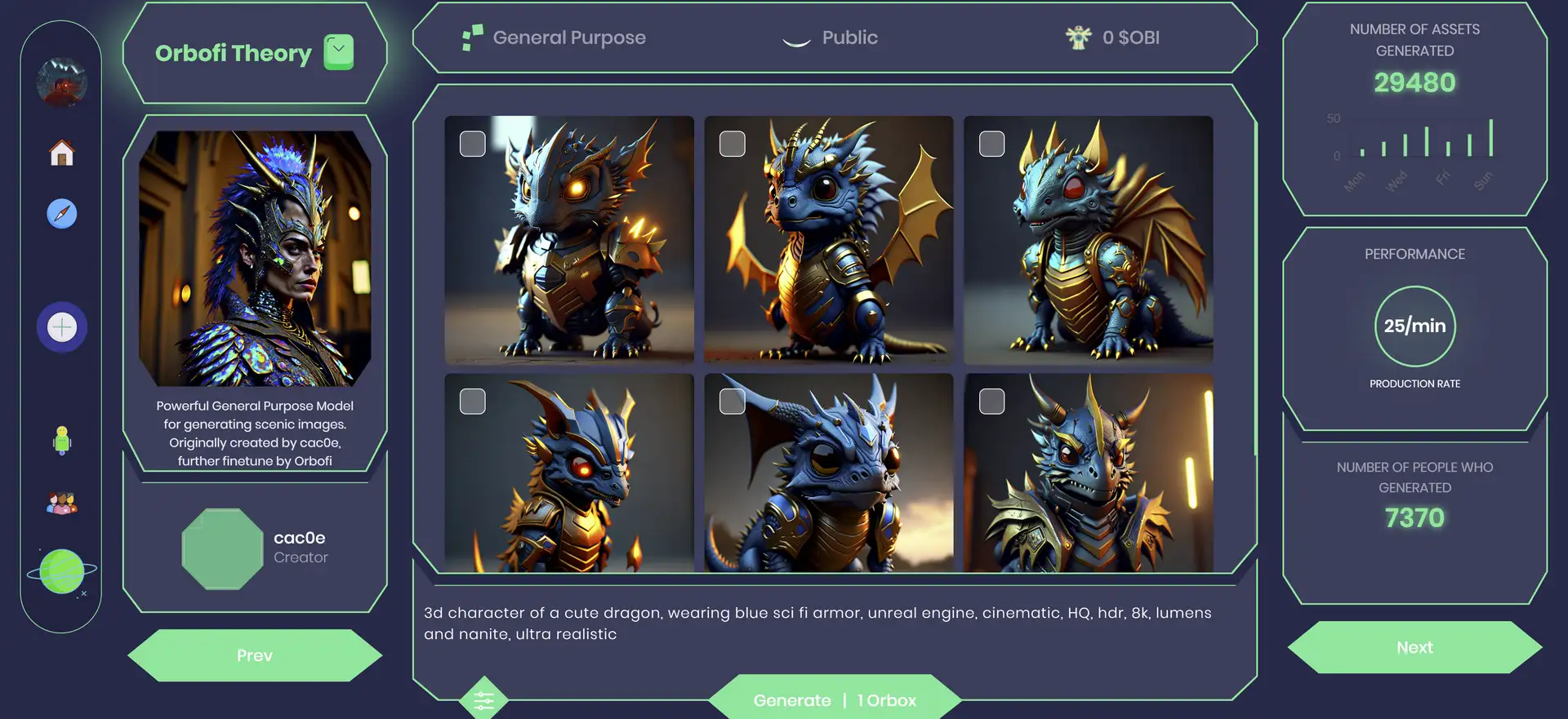Image resolution: width=1568 pixels, height=719 pixels.
Task: Toggle the Public visibility setting
Action: [x=831, y=38]
